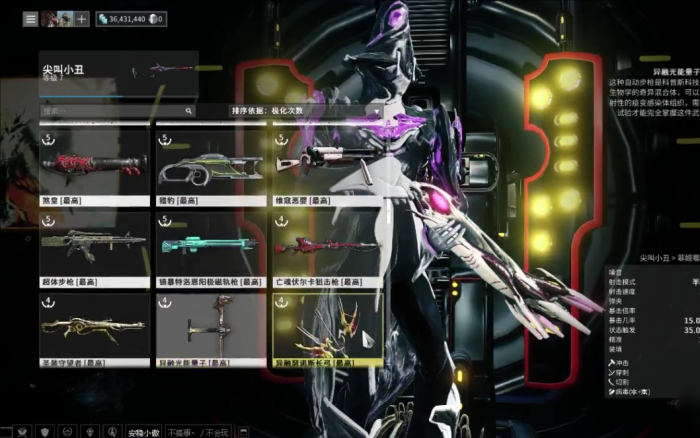
Task: Pick the 维窥恩婴 weapon tile
Action: tap(327, 166)
